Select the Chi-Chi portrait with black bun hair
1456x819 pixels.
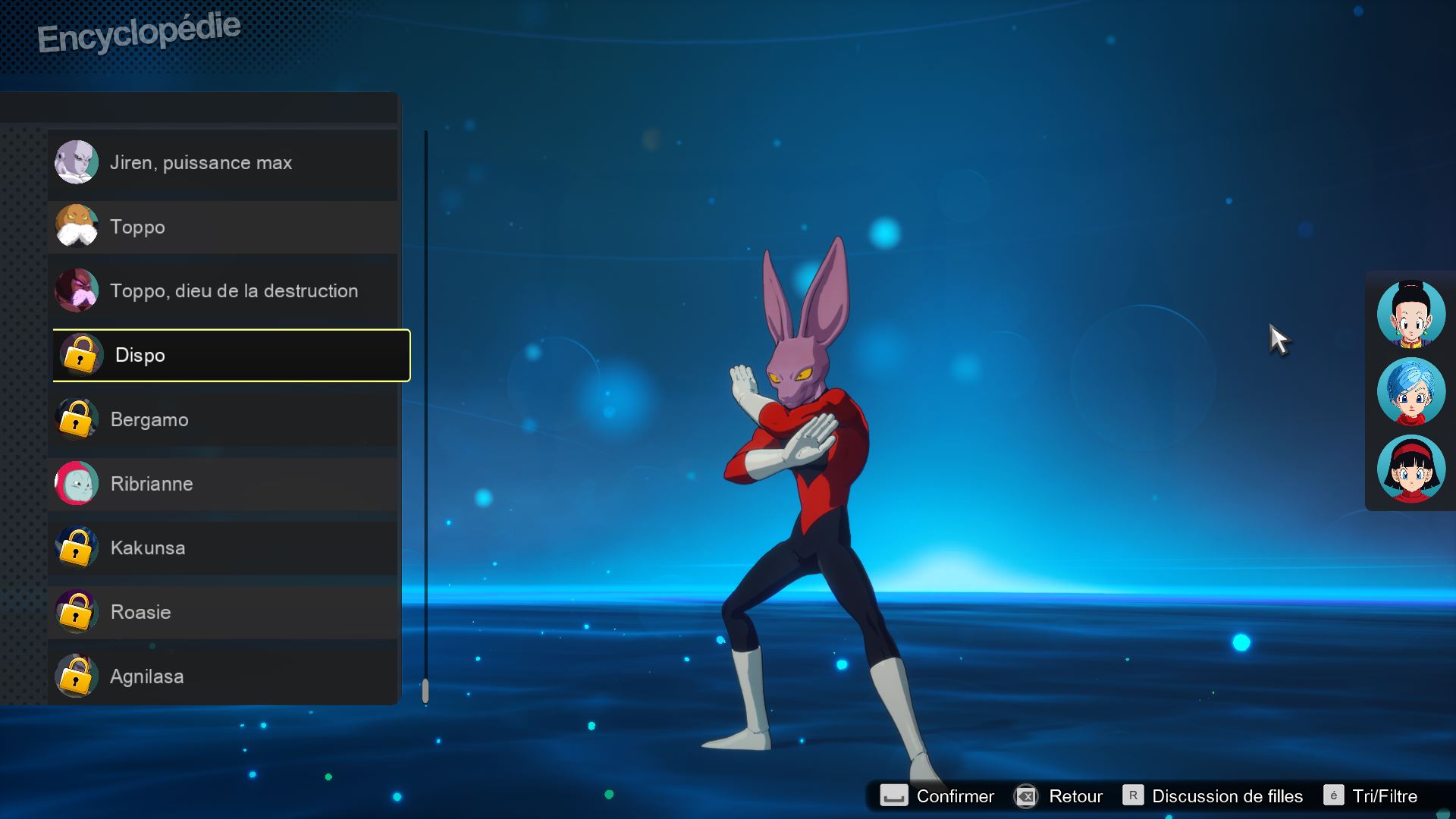click(1410, 314)
